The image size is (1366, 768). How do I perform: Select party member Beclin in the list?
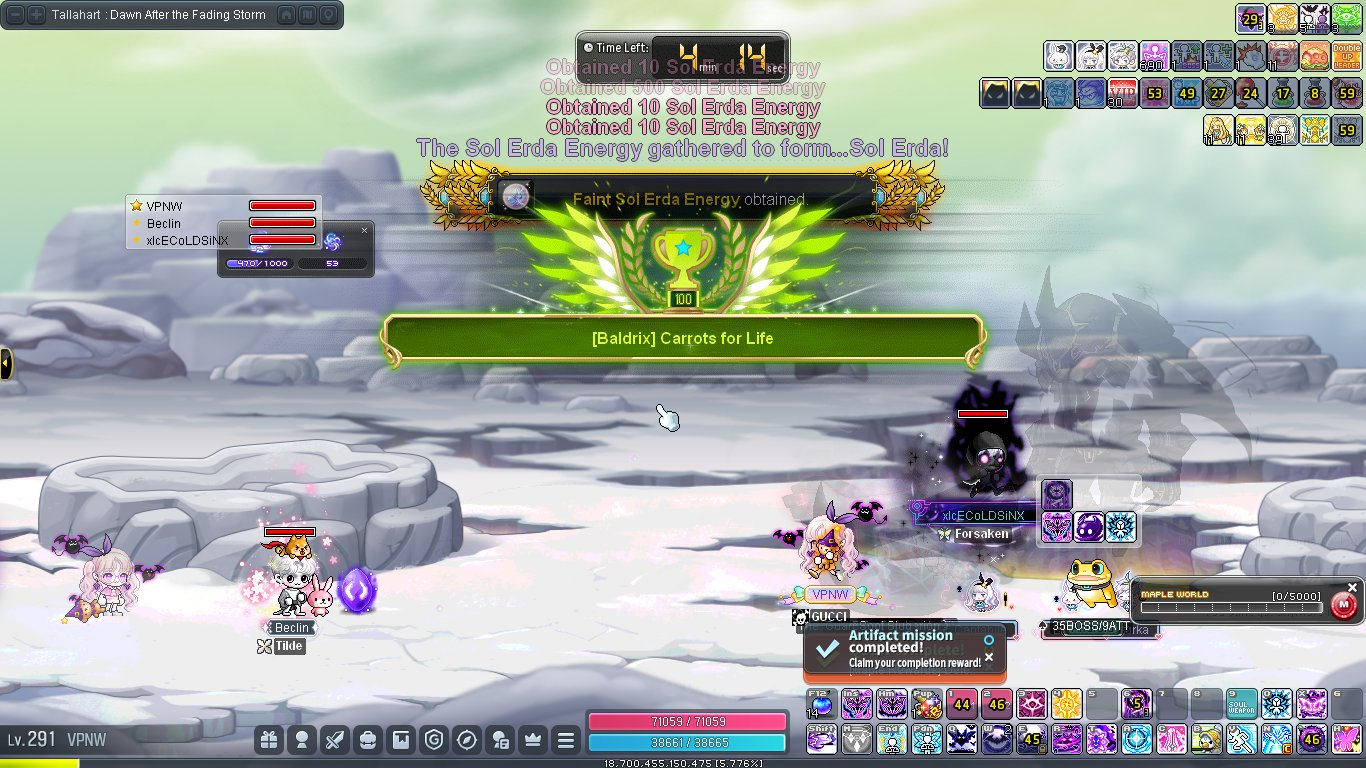[x=164, y=223]
